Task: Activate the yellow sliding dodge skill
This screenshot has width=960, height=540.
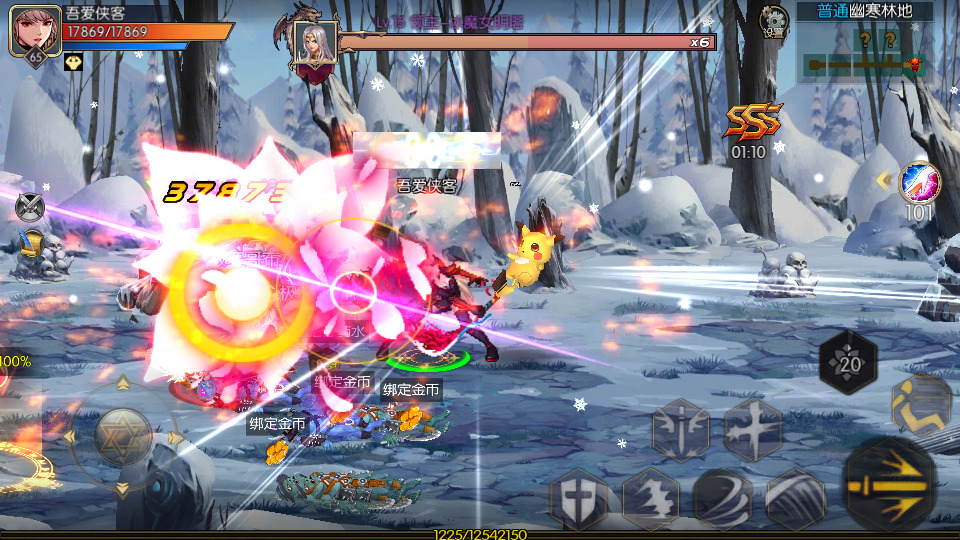Action: click(x=921, y=402)
